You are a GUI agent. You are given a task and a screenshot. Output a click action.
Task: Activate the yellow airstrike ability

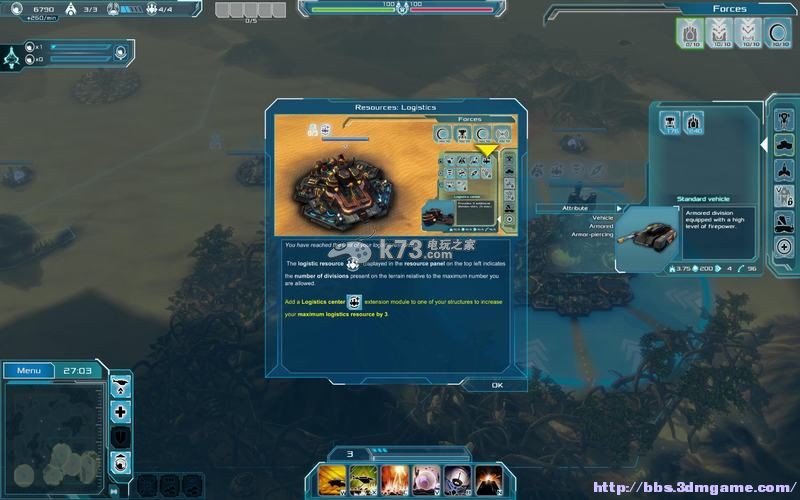(332, 478)
